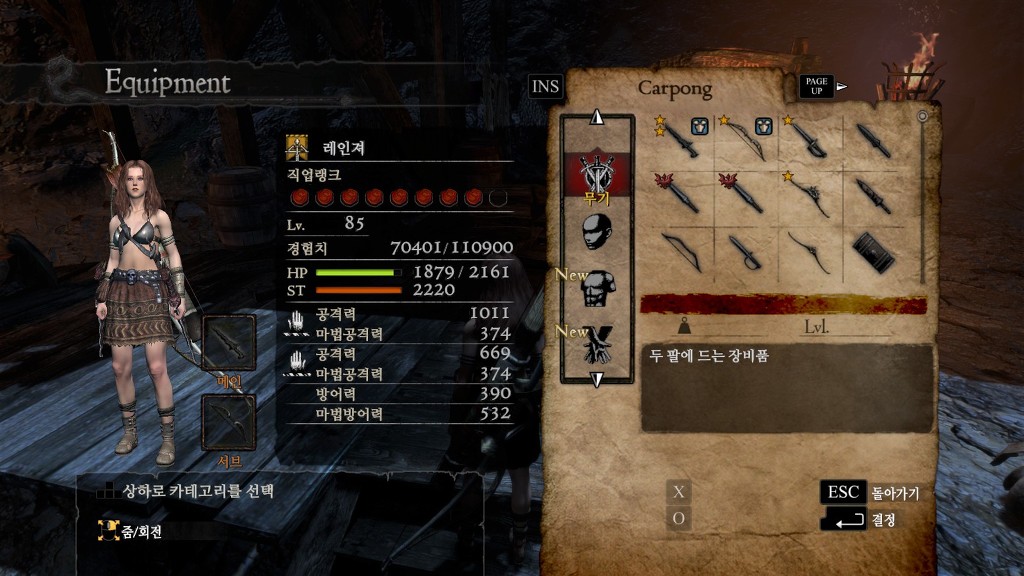Click the category list down arrow
The width and height of the screenshot is (1024, 576).
point(597,380)
